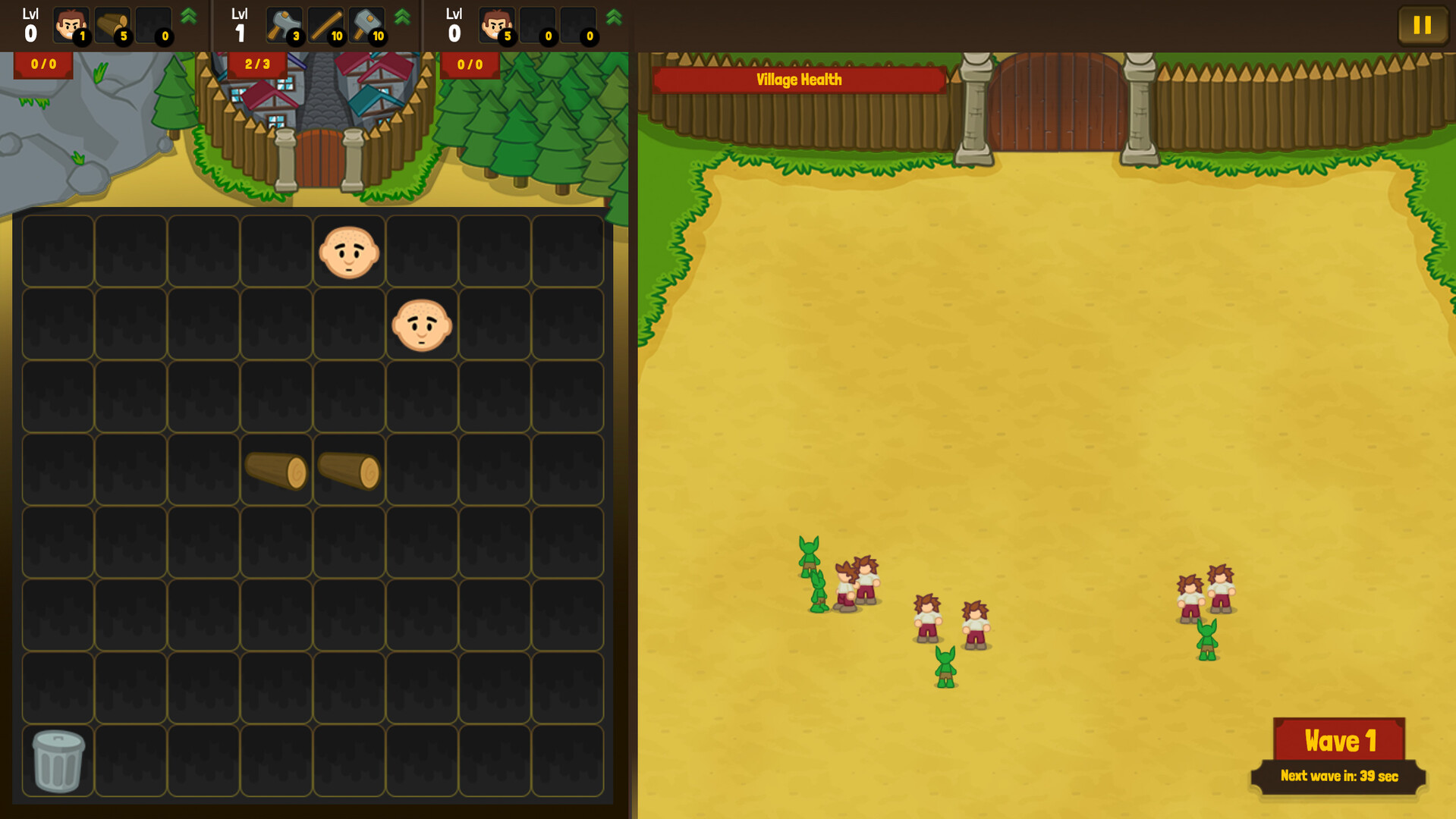Click the Next wave in 39 sec label
The height and width of the screenshot is (819, 1456).
click(1339, 776)
